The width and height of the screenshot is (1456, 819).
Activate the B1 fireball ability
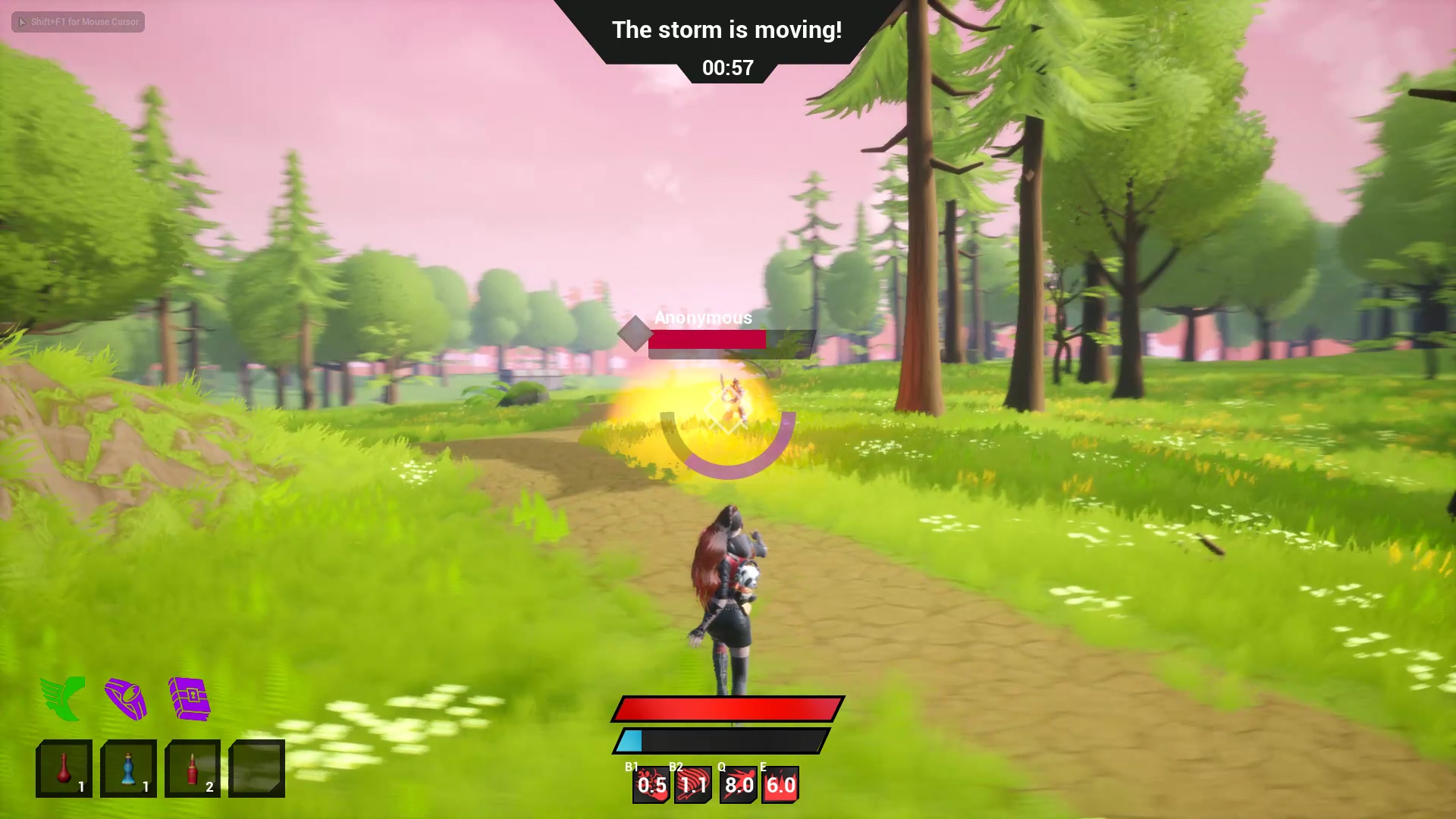[651, 785]
